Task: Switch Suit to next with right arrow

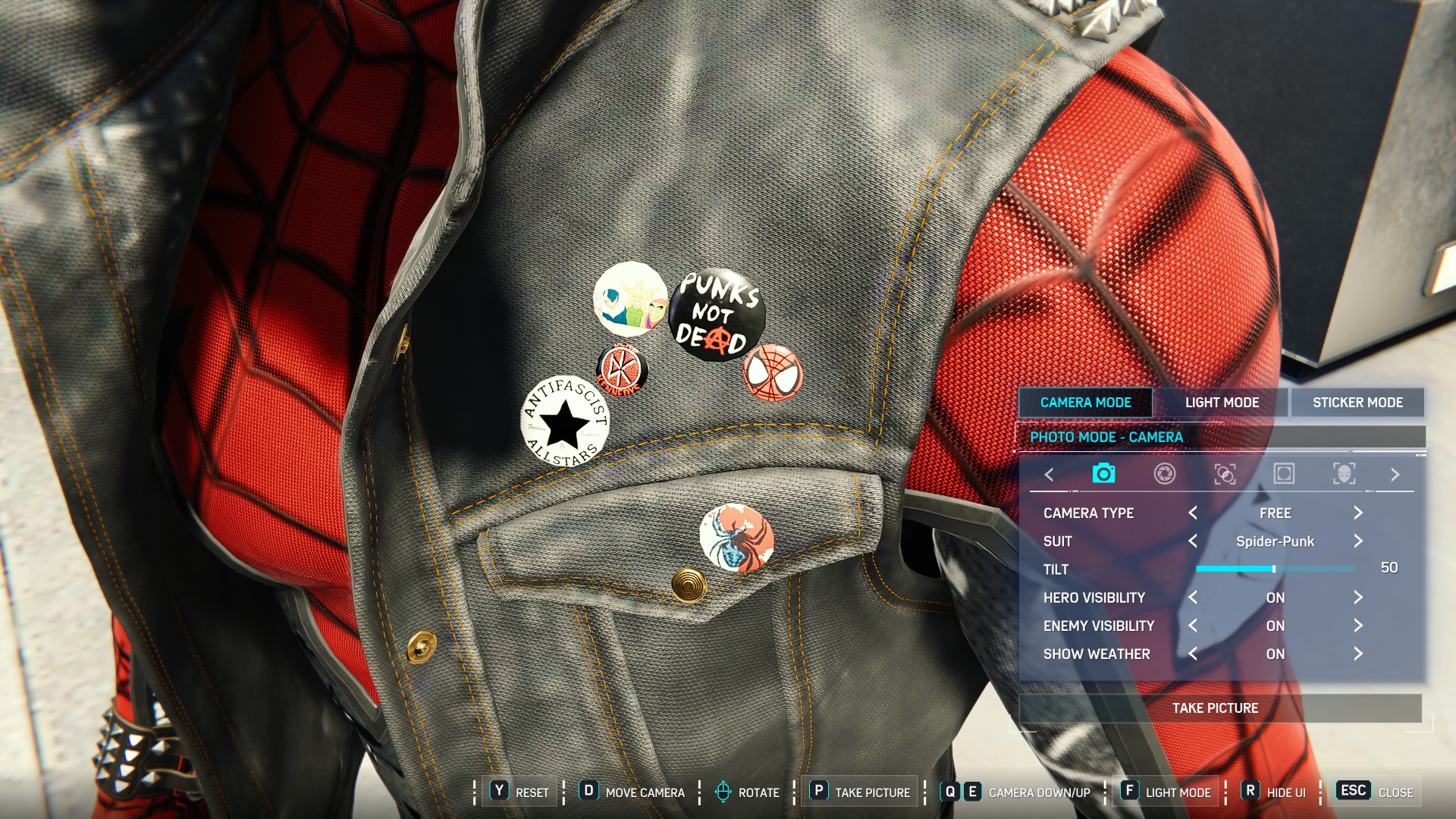Action: click(x=1358, y=541)
